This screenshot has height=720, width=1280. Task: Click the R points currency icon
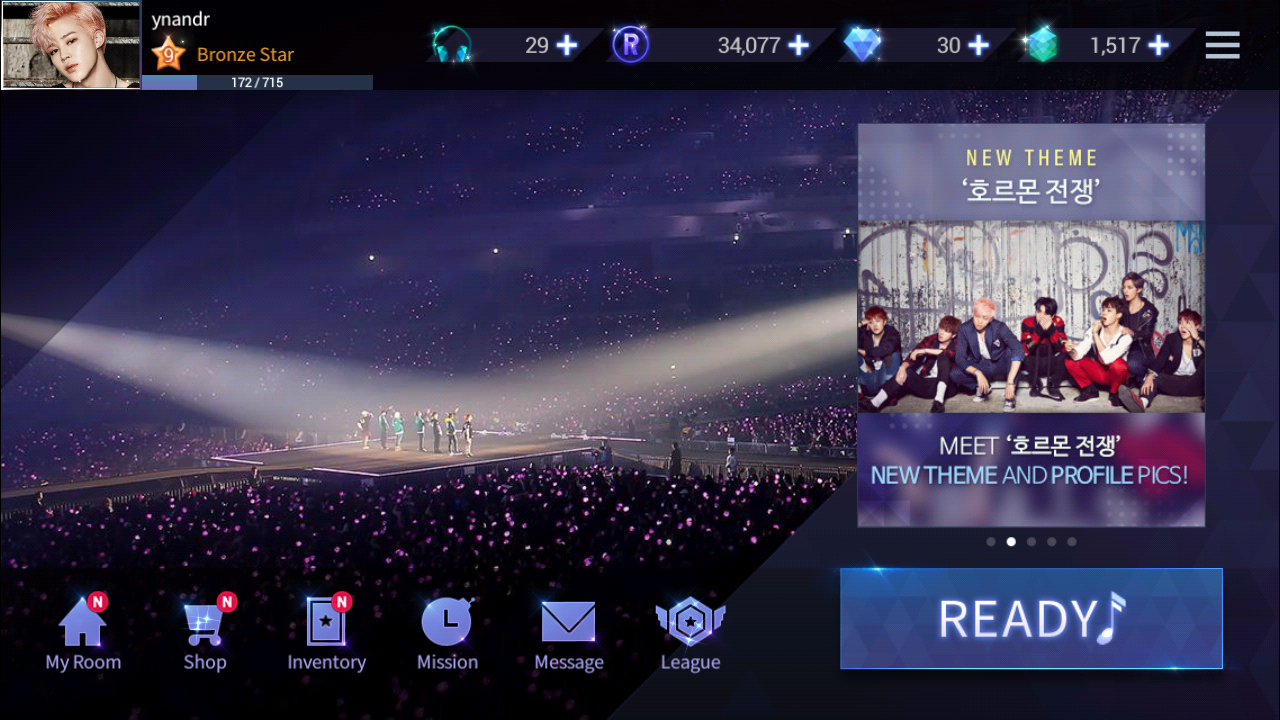[x=630, y=45]
